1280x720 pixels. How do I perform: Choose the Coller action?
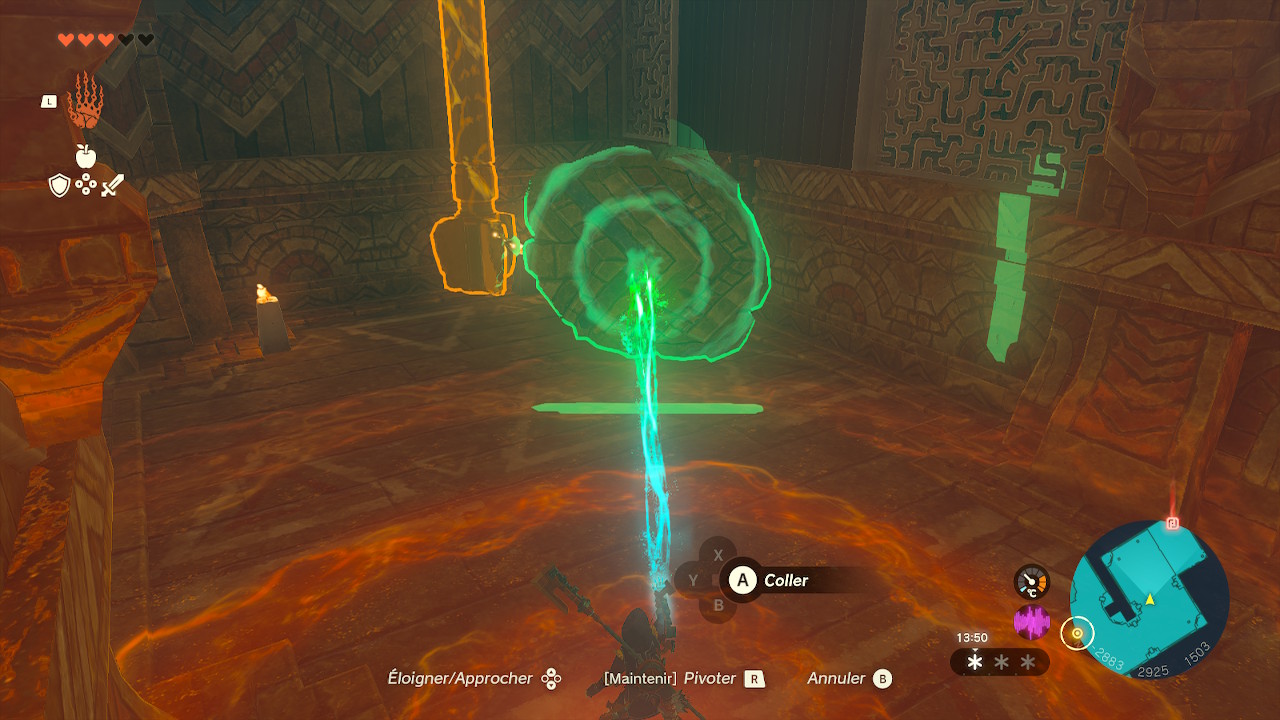(x=785, y=580)
